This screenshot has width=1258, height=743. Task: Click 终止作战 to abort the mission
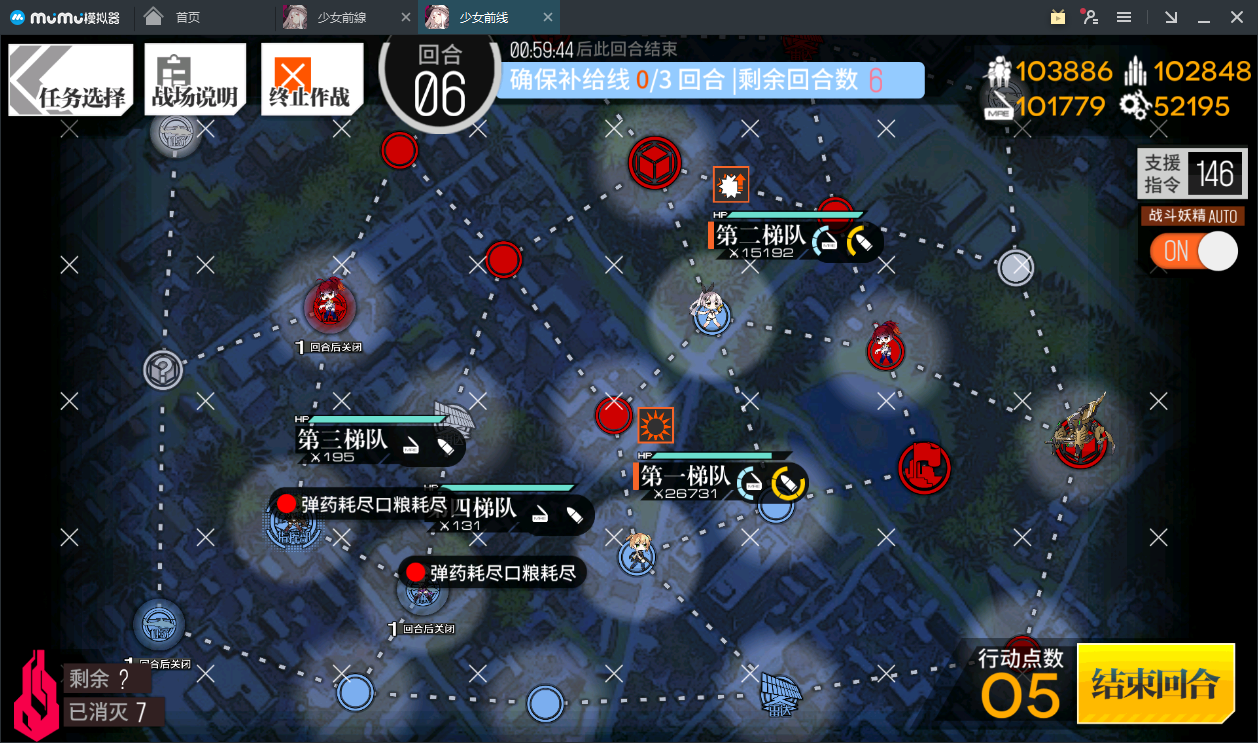(310, 80)
